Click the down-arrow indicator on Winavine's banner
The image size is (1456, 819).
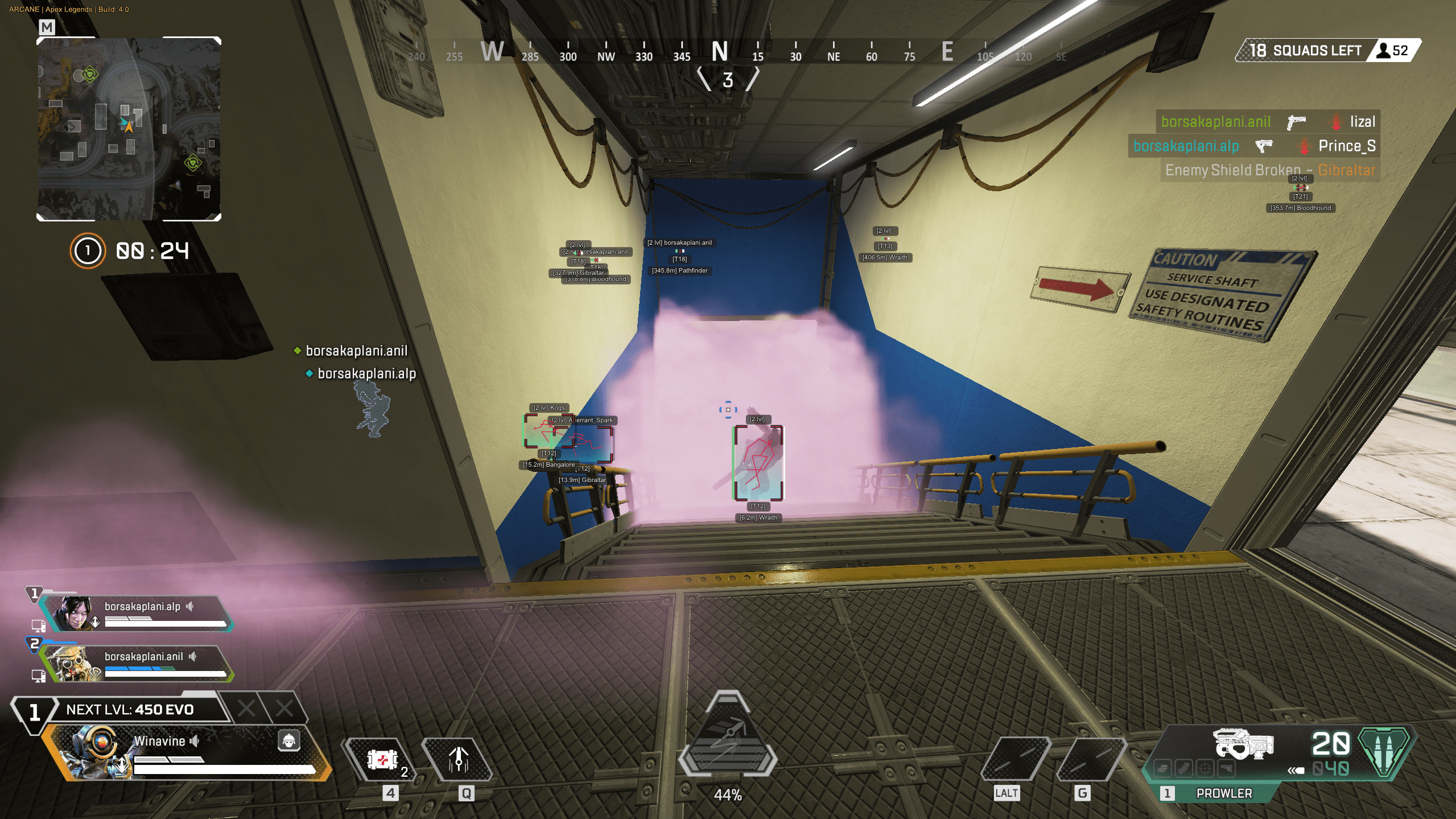[x=122, y=766]
